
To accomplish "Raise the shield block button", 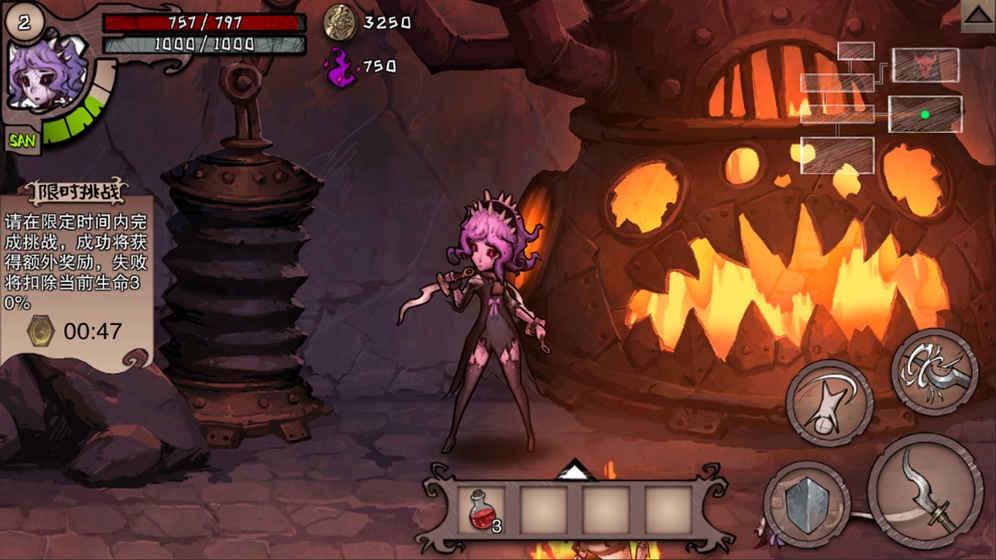I will click(x=806, y=504).
